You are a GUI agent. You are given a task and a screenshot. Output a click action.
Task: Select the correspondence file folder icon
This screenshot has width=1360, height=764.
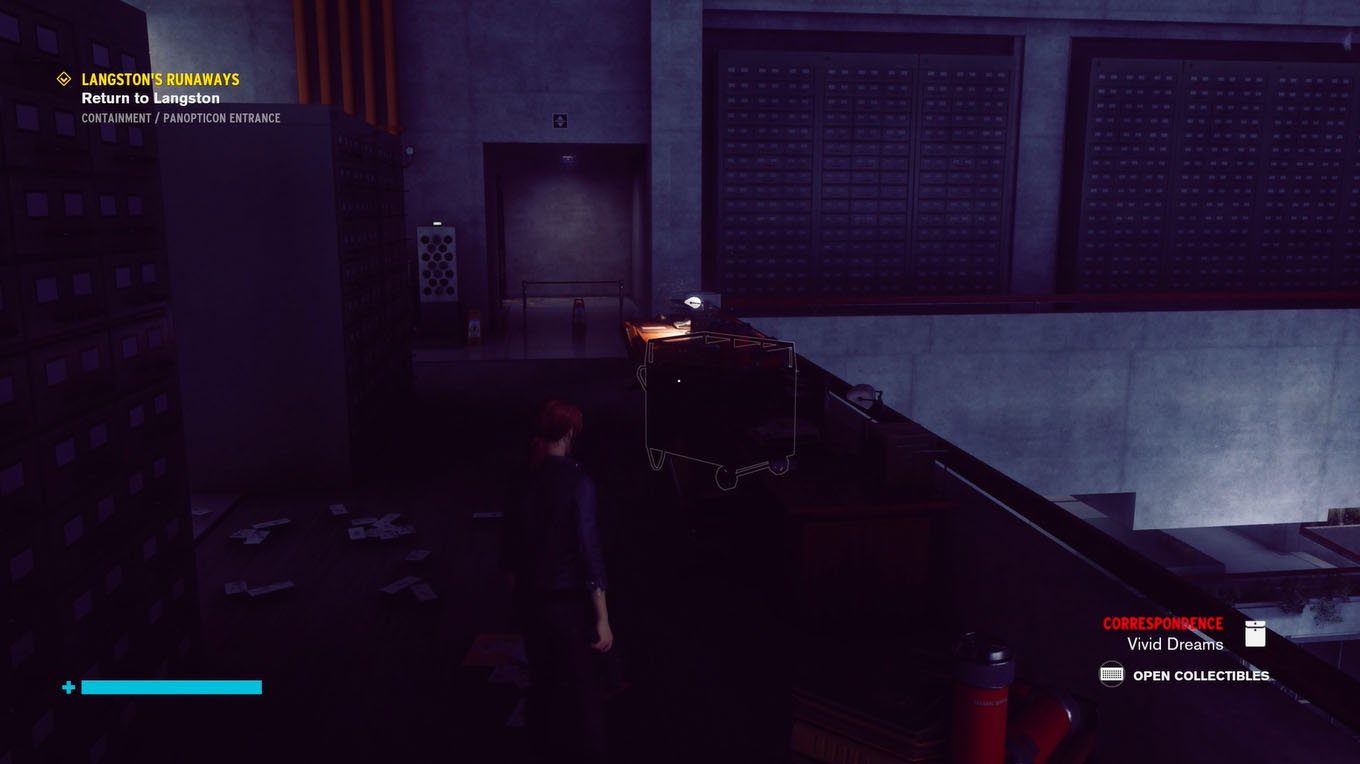(1255, 632)
